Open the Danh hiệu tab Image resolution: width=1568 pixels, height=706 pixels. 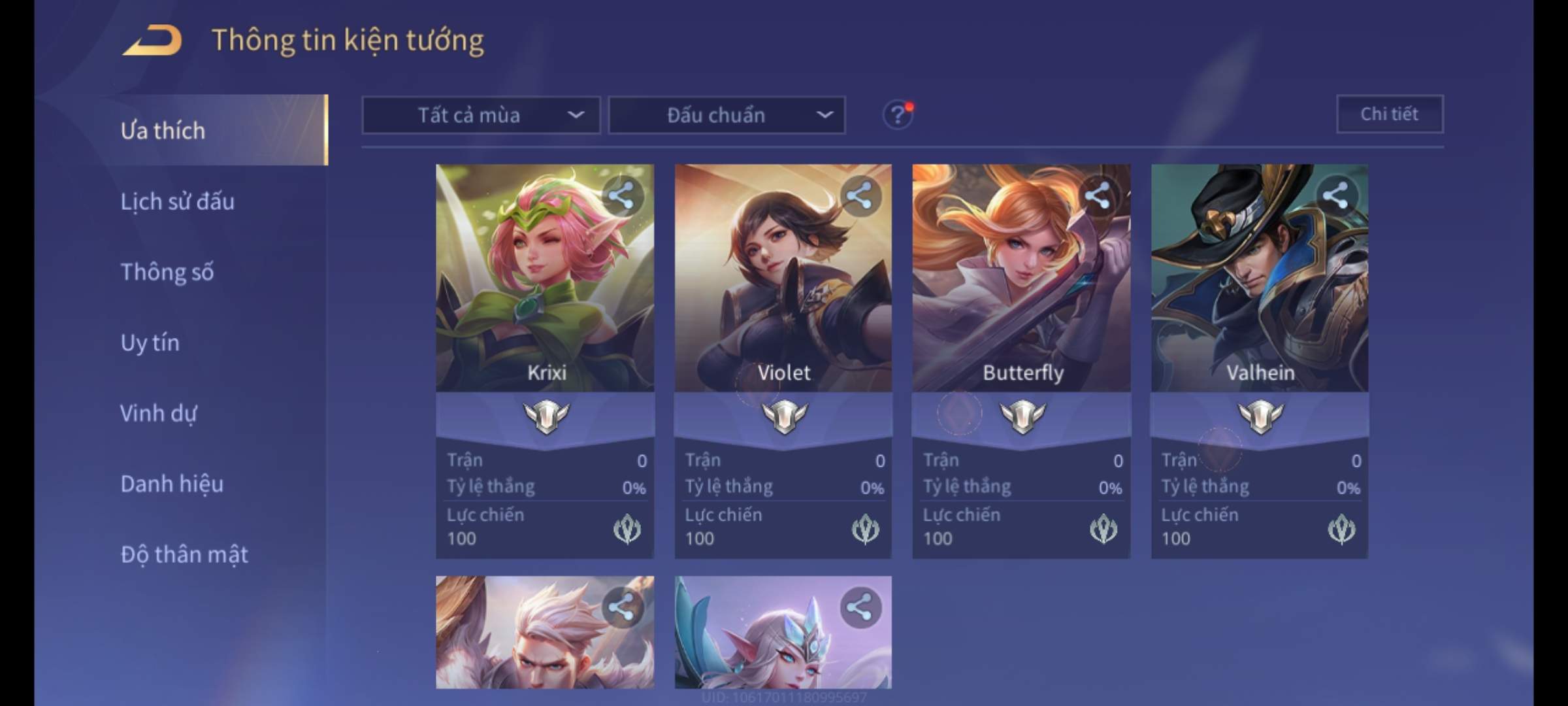pyautogui.click(x=172, y=484)
